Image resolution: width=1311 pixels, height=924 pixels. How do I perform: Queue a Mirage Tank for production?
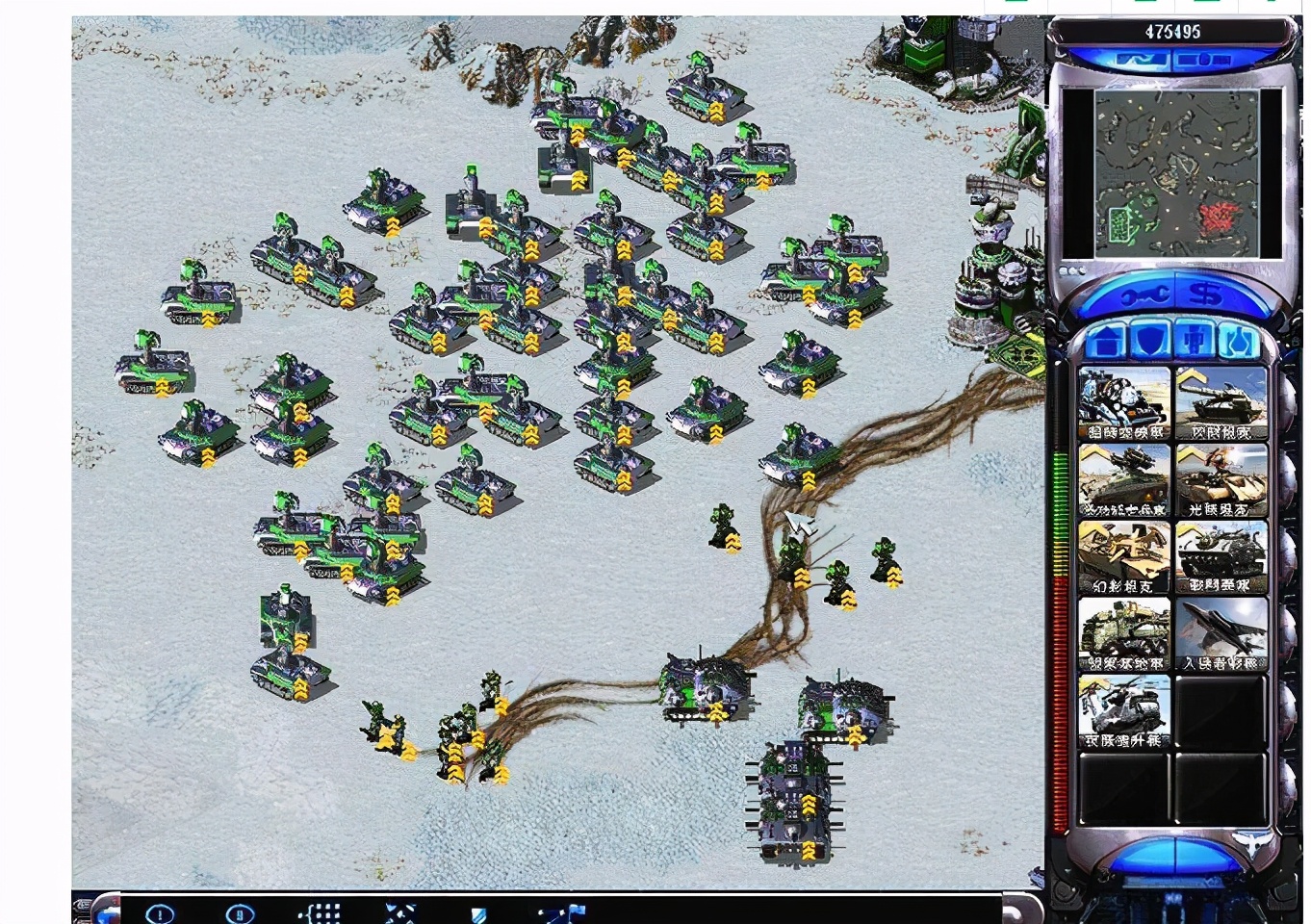[1122, 553]
